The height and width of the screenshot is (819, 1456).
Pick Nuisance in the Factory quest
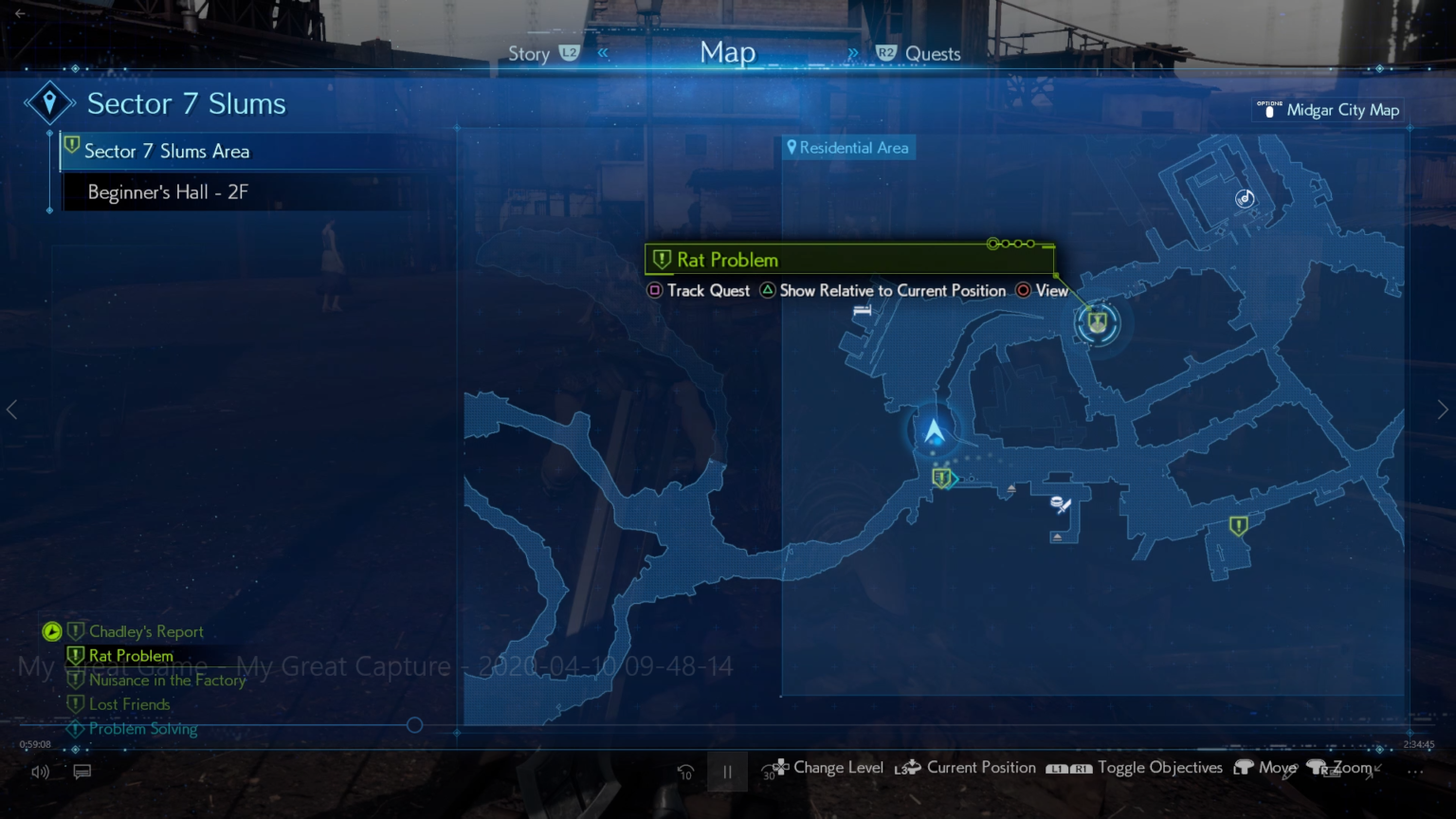point(167,680)
